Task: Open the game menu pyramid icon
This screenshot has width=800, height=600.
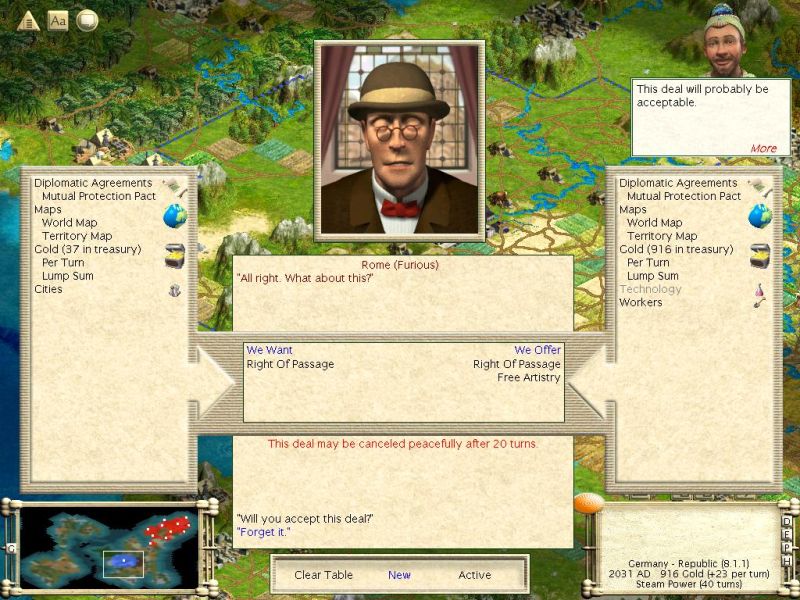Action: click(x=28, y=20)
